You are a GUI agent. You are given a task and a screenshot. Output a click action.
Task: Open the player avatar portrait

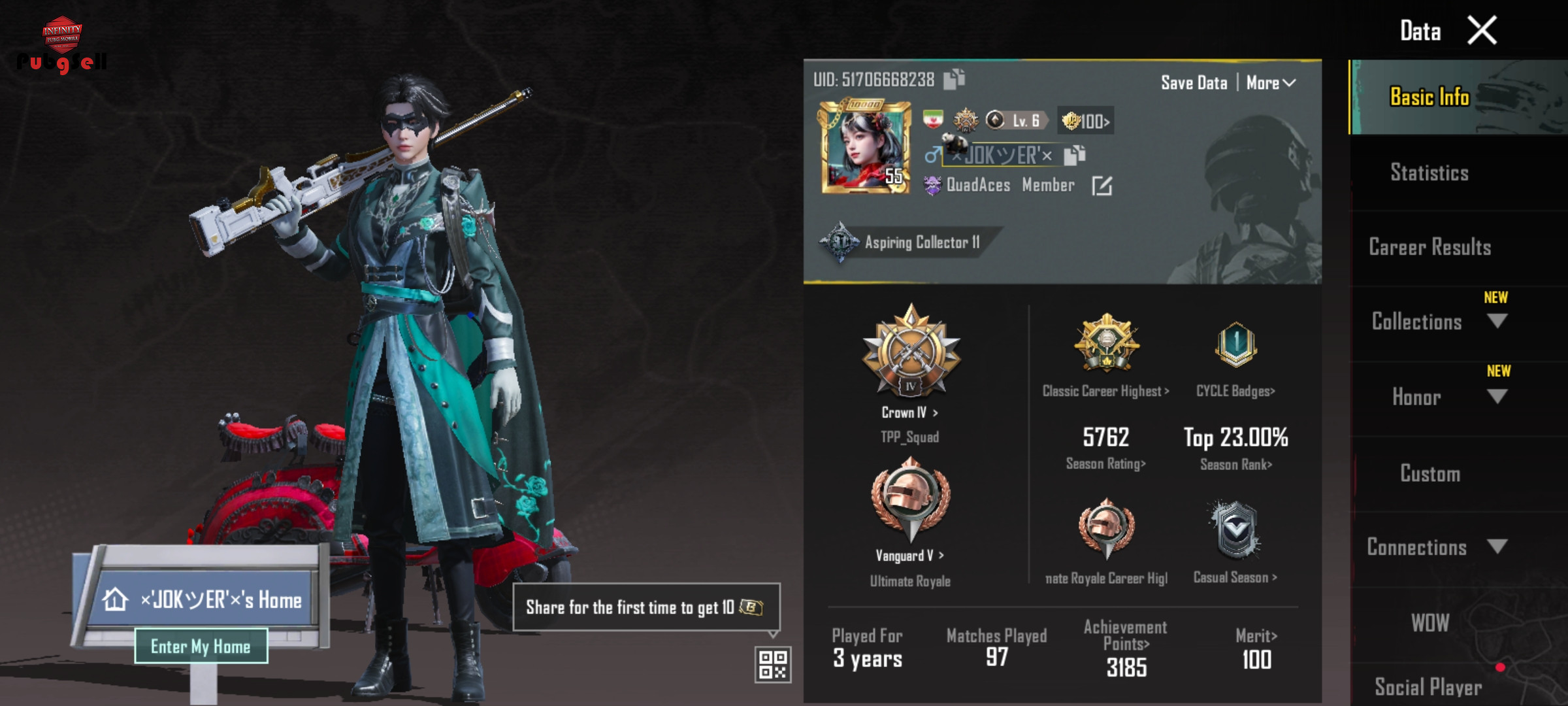click(865, 148)
